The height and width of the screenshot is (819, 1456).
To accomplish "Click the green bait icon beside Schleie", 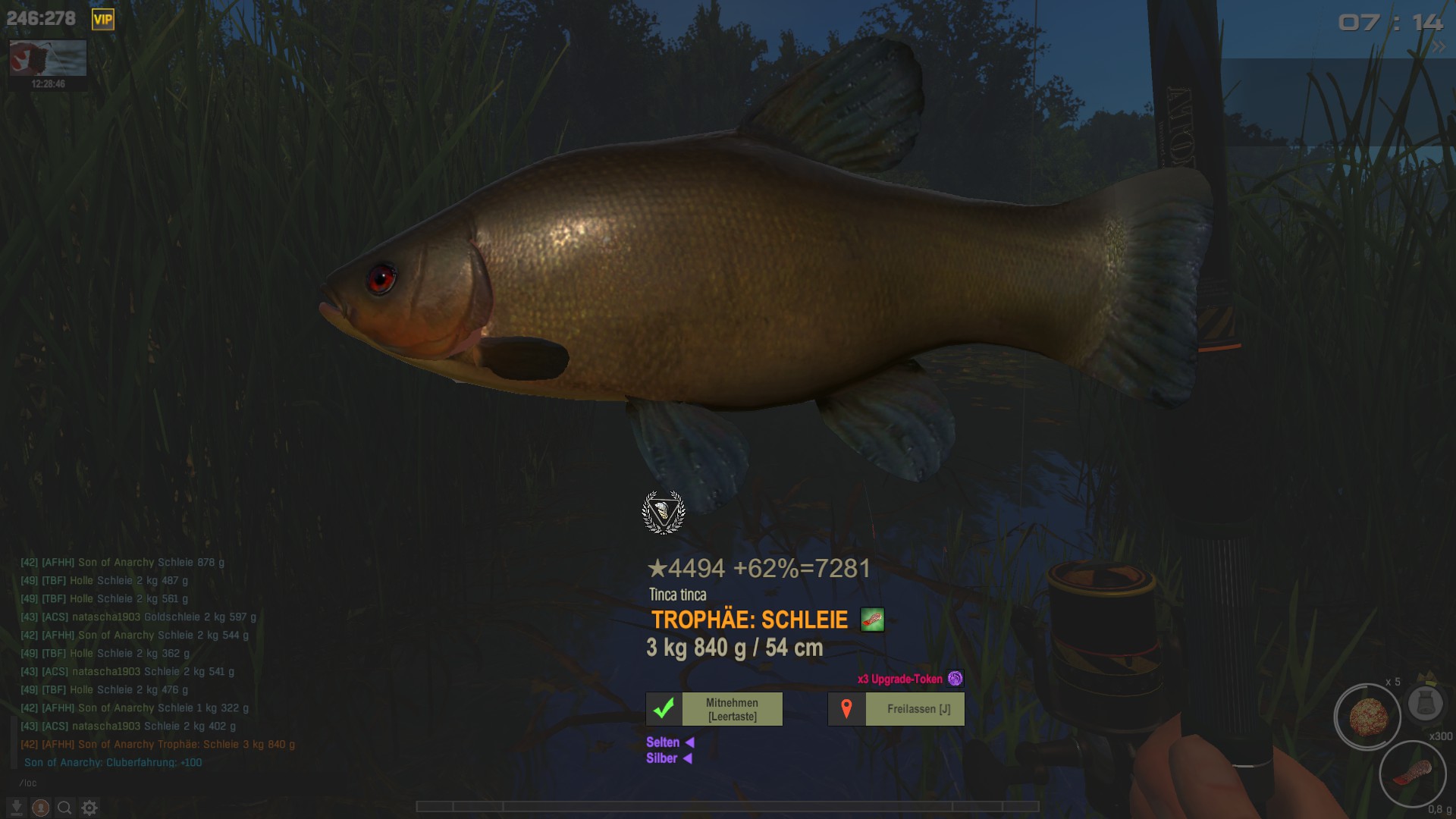I will [872, 620].
